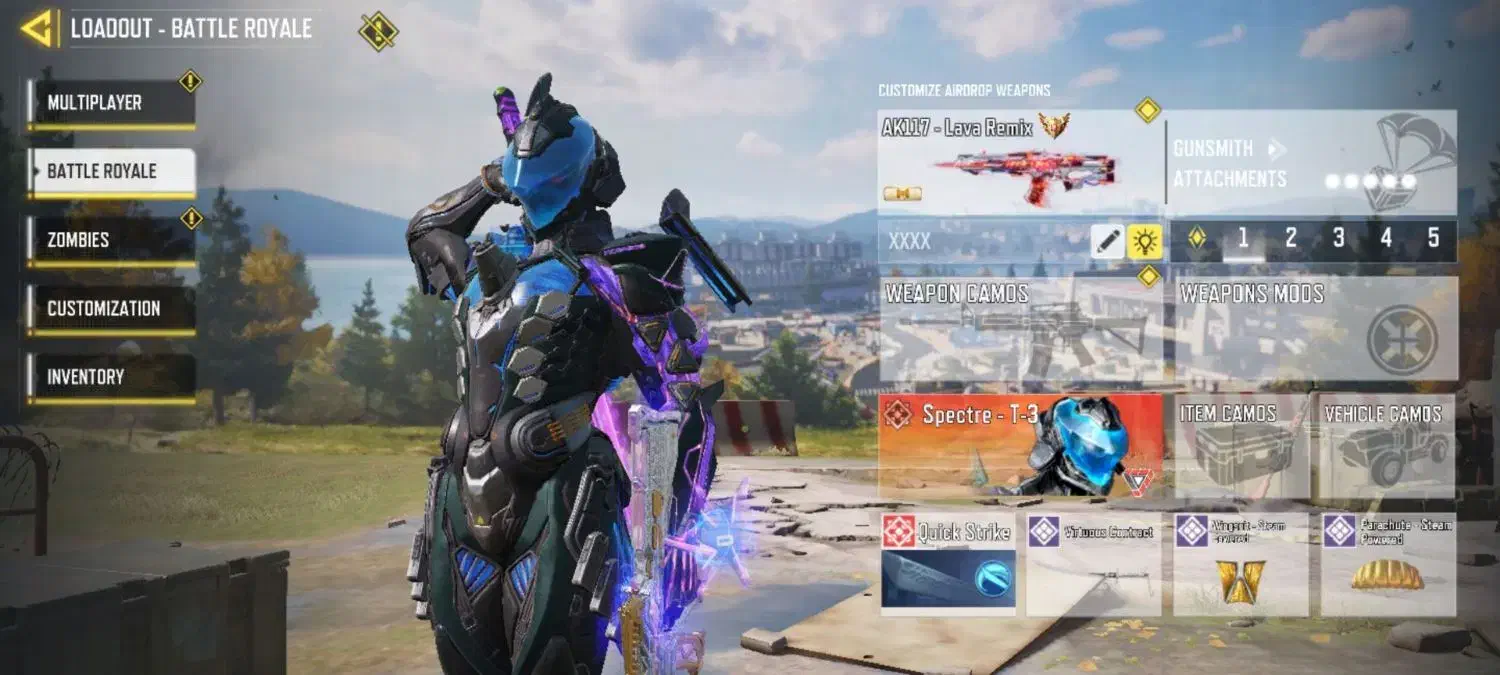The width and height of the screenshot is (1500, 675).
Task: Click the yellow lightbulb button
Action: click(x=1144, y=241)
